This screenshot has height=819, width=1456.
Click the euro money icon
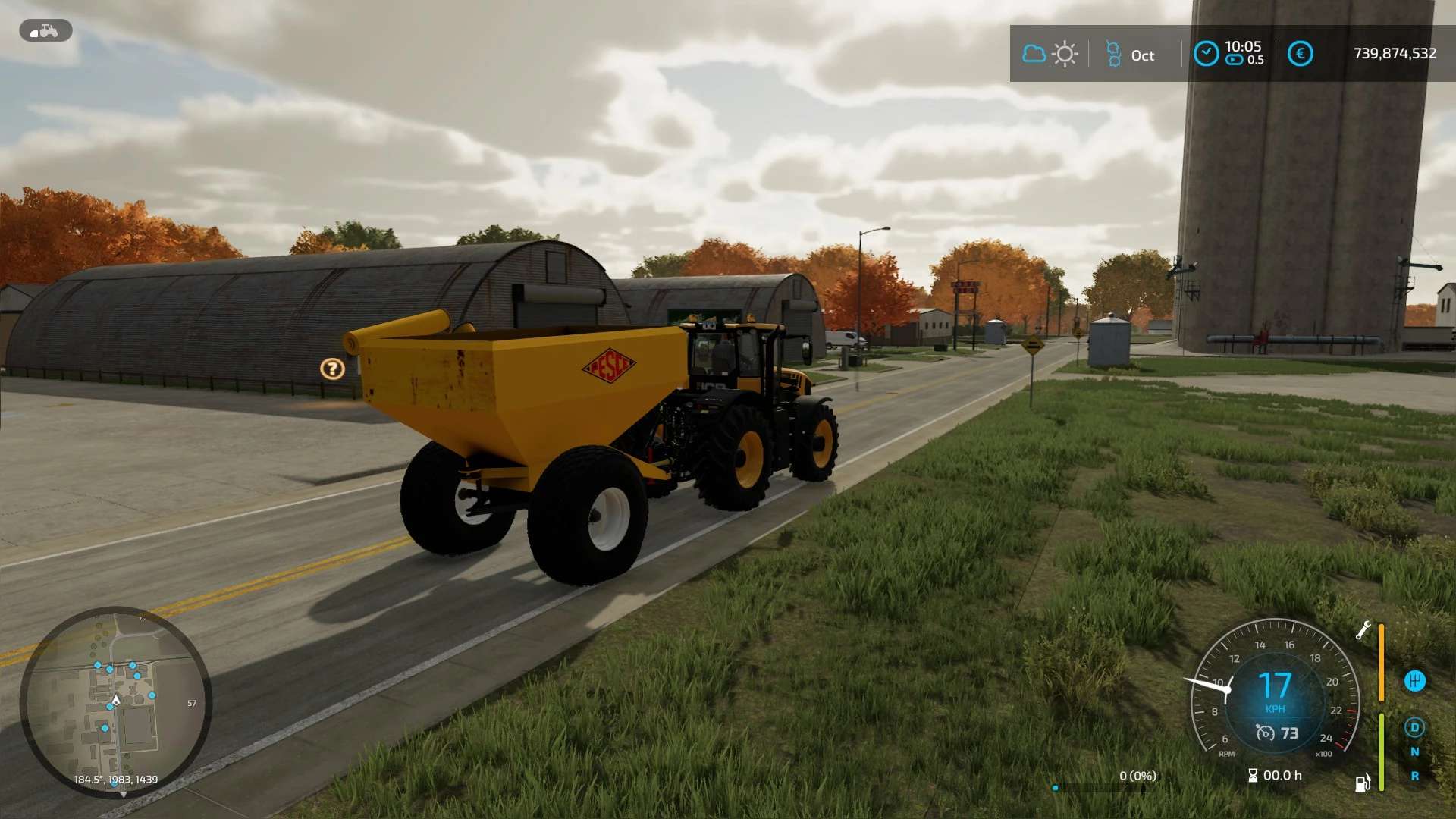coord(1300,54)
